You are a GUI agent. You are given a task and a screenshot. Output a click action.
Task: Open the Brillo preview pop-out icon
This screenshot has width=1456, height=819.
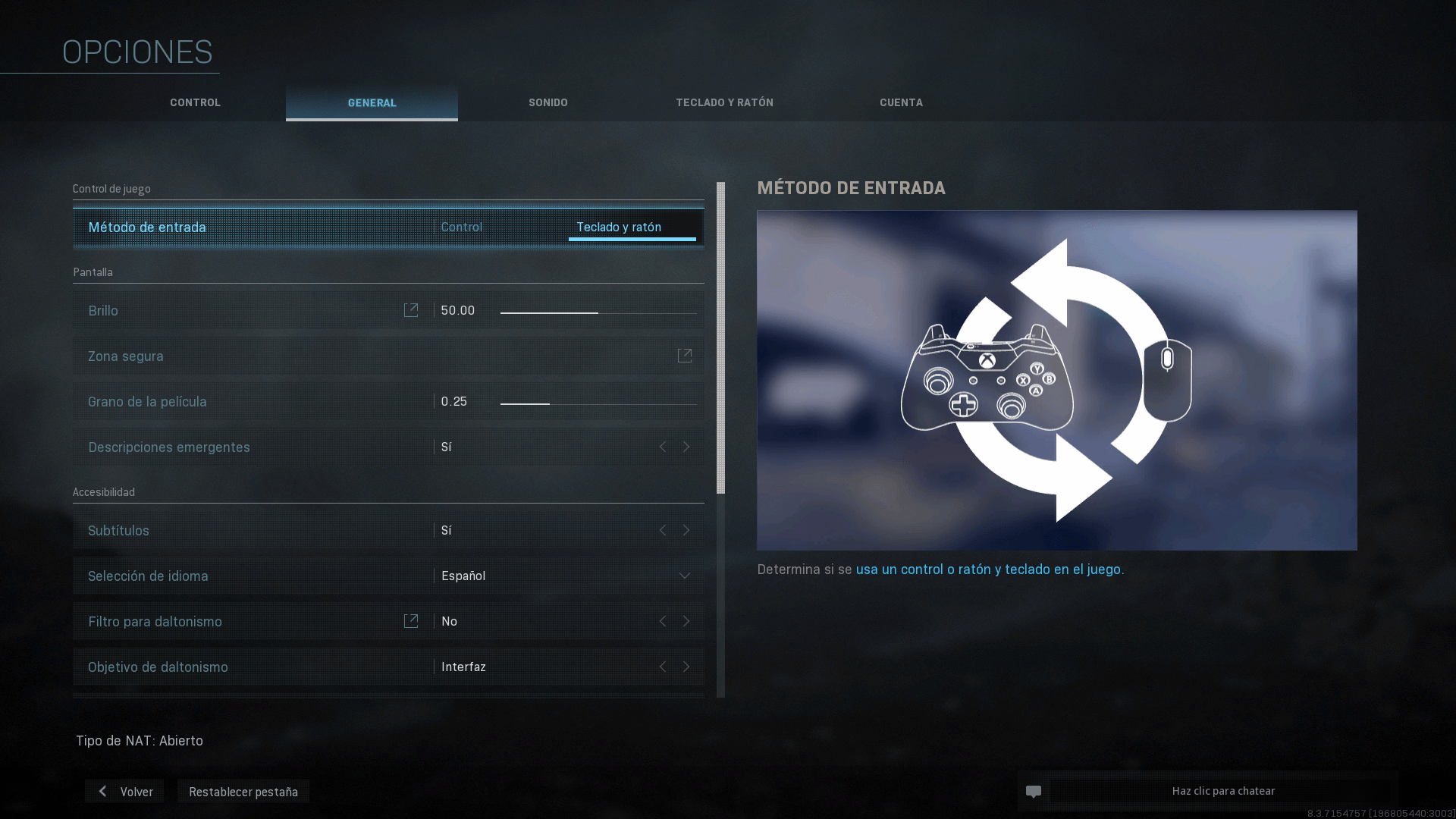pyautogui.click(x=410, y=310)
